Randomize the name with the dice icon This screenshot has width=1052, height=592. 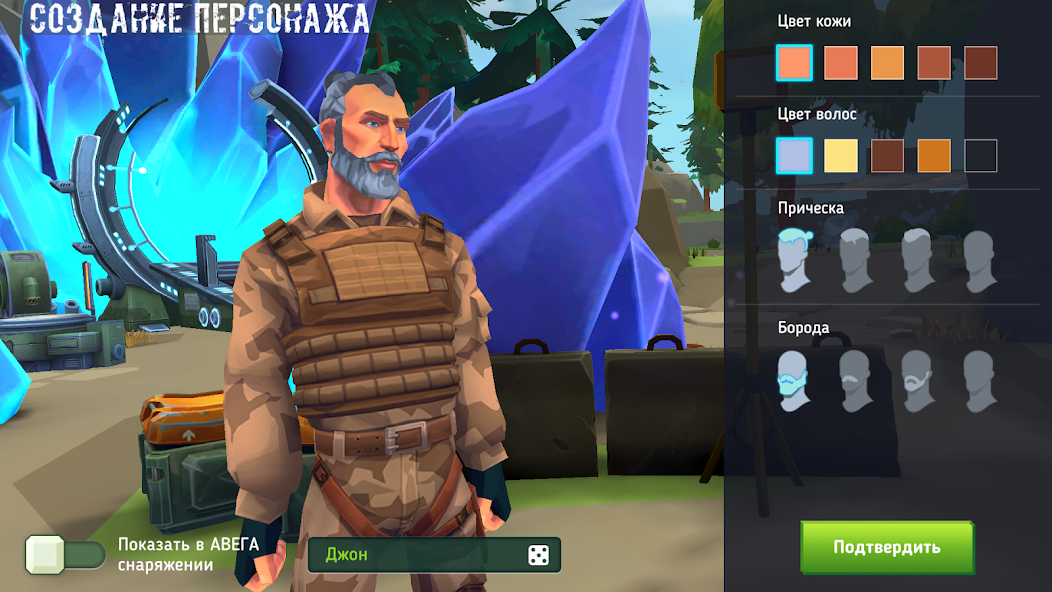[538, 555]
